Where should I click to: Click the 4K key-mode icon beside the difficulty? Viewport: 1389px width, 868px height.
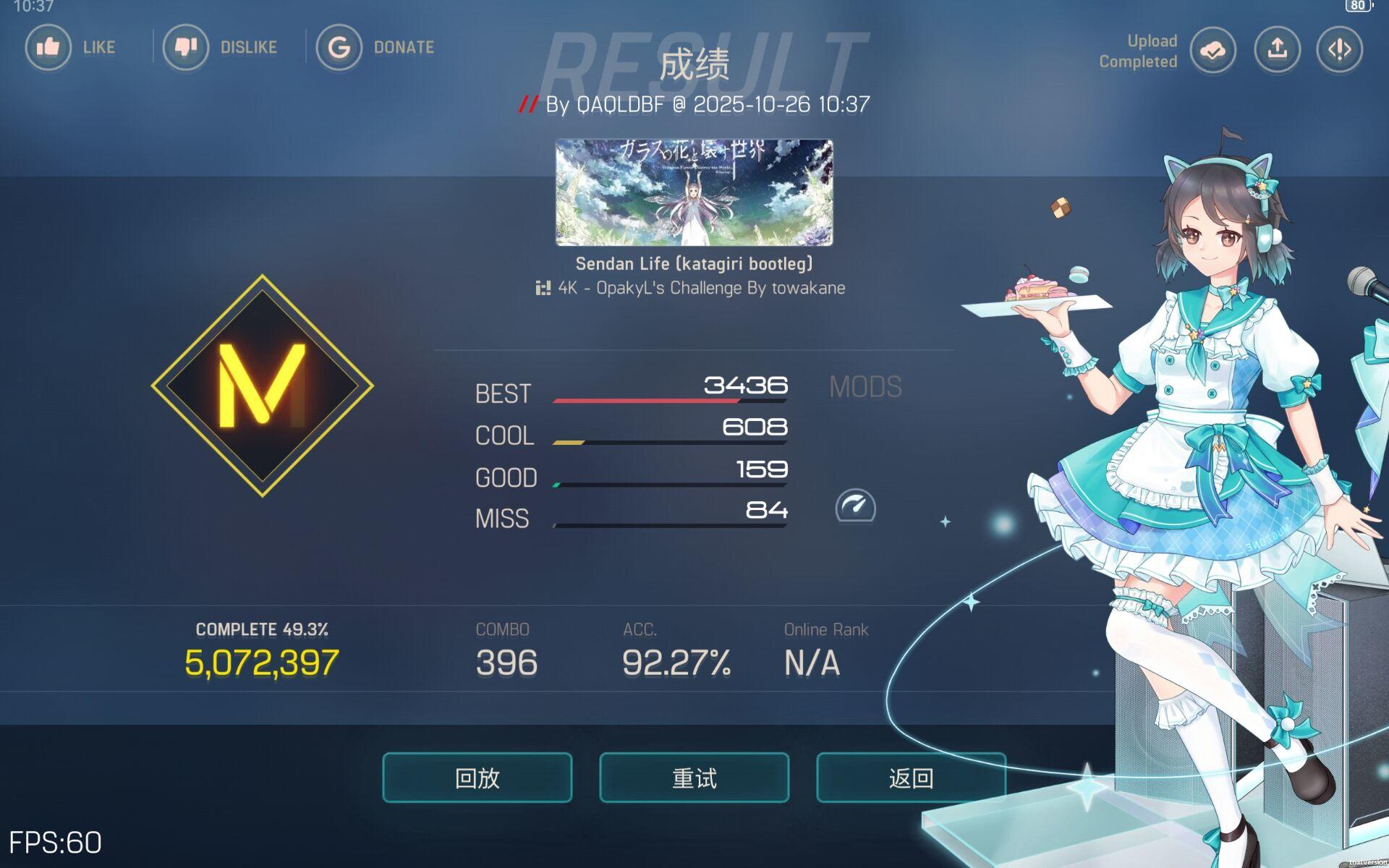(x=543, y=287)
